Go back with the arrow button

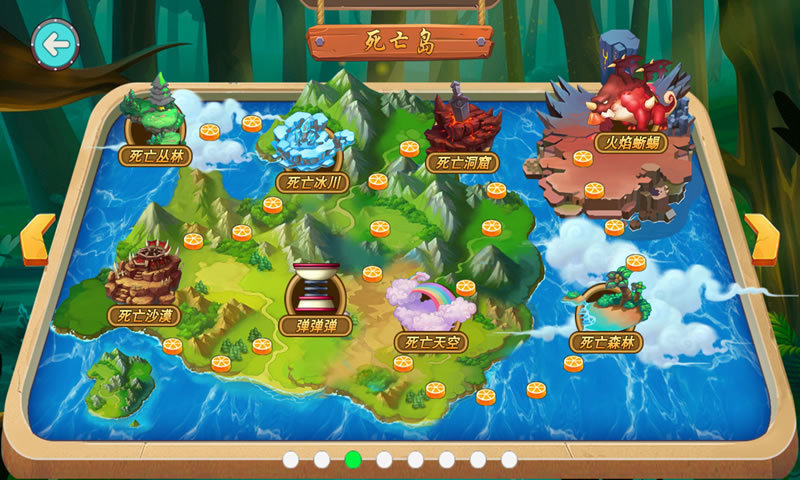pos(56,44)
